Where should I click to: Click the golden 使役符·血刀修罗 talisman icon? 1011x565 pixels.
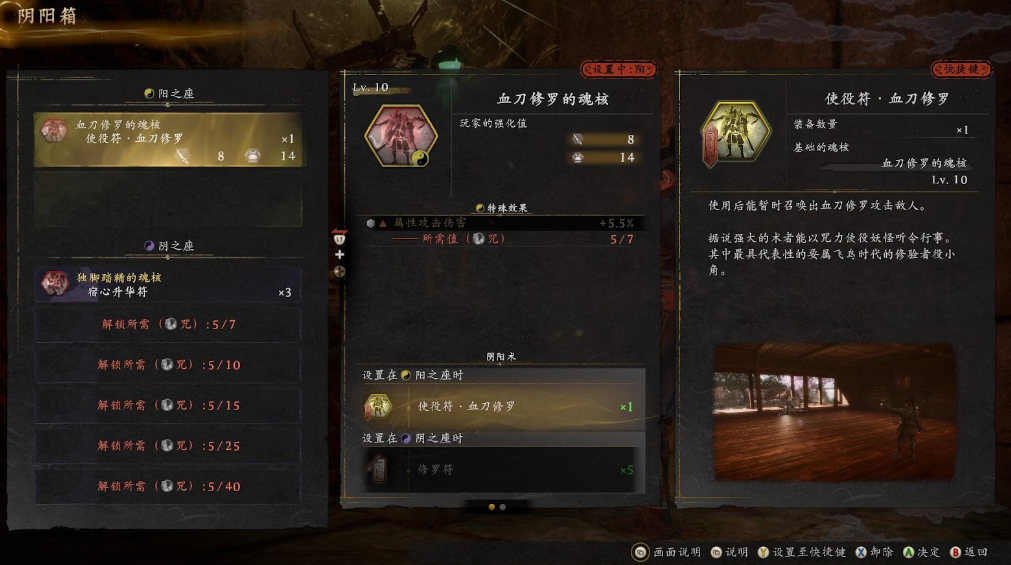tap(735, 134)
